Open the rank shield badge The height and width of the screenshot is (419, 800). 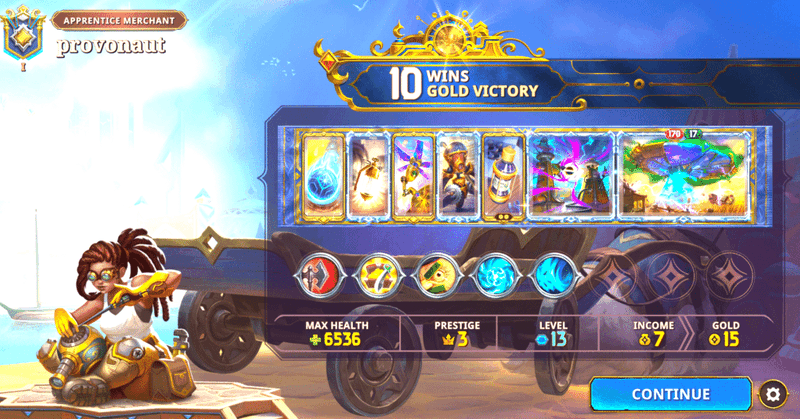(22, 38)
